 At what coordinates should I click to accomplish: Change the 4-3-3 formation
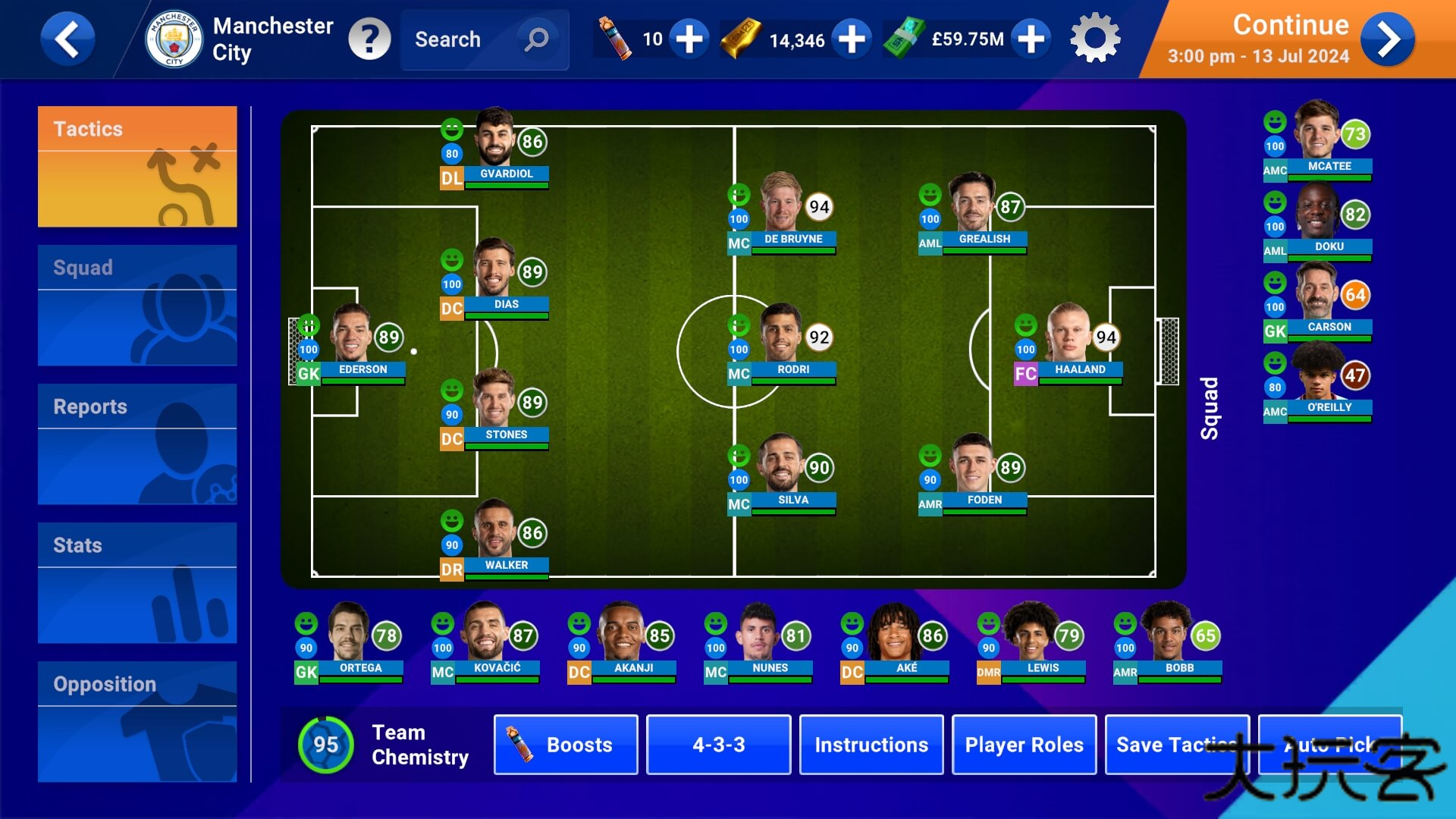(718, 745)
